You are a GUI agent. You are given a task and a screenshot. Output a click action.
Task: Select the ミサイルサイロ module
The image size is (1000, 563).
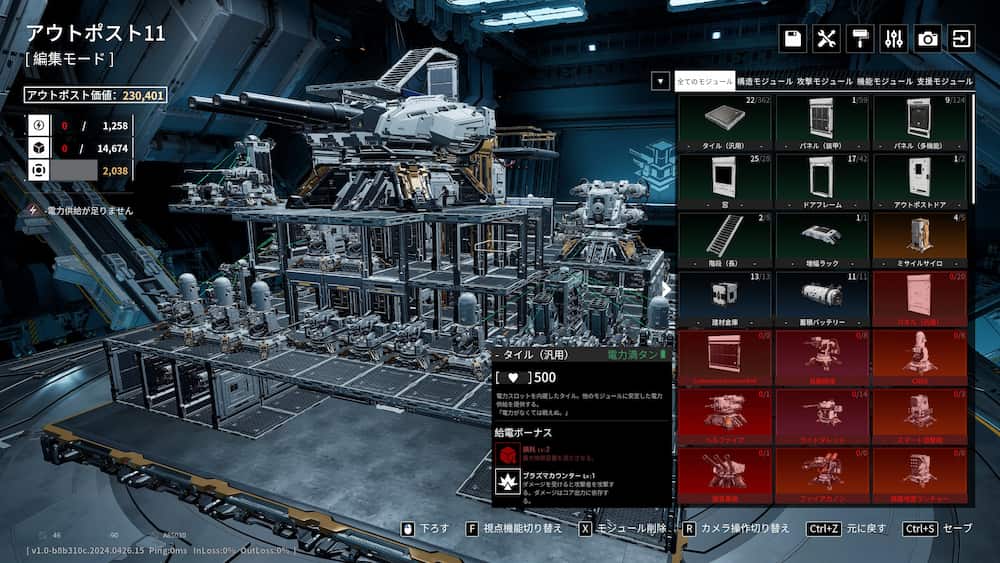(x=920, y=239)
